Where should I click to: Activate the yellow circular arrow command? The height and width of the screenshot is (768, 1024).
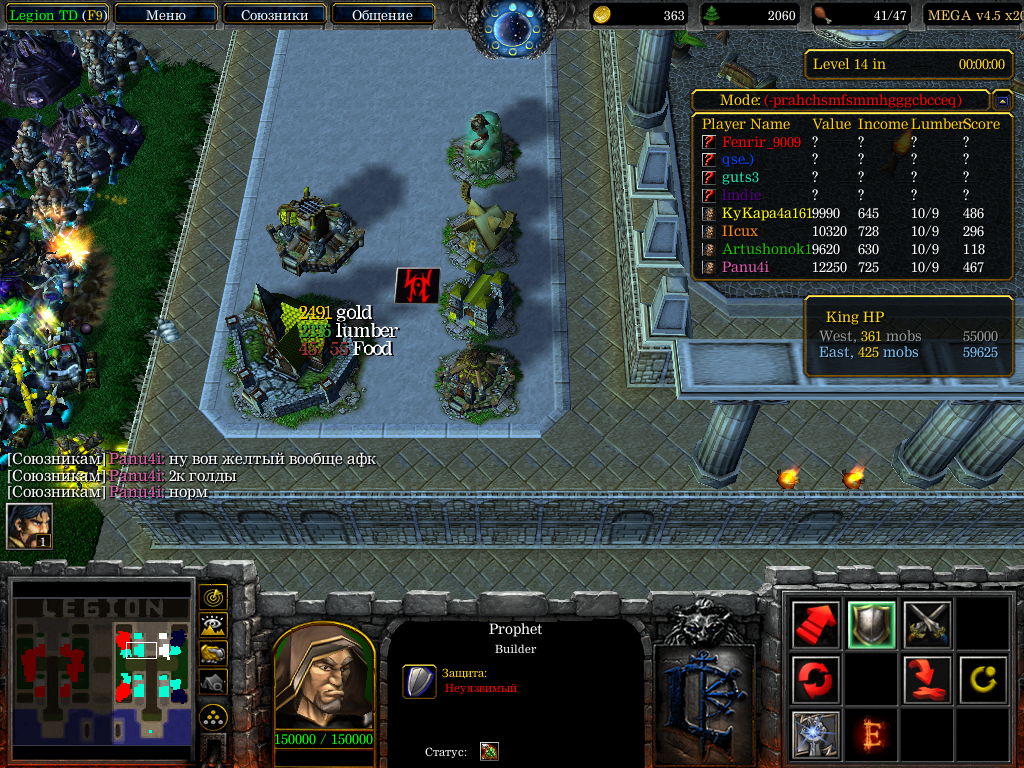pos(983,680)
